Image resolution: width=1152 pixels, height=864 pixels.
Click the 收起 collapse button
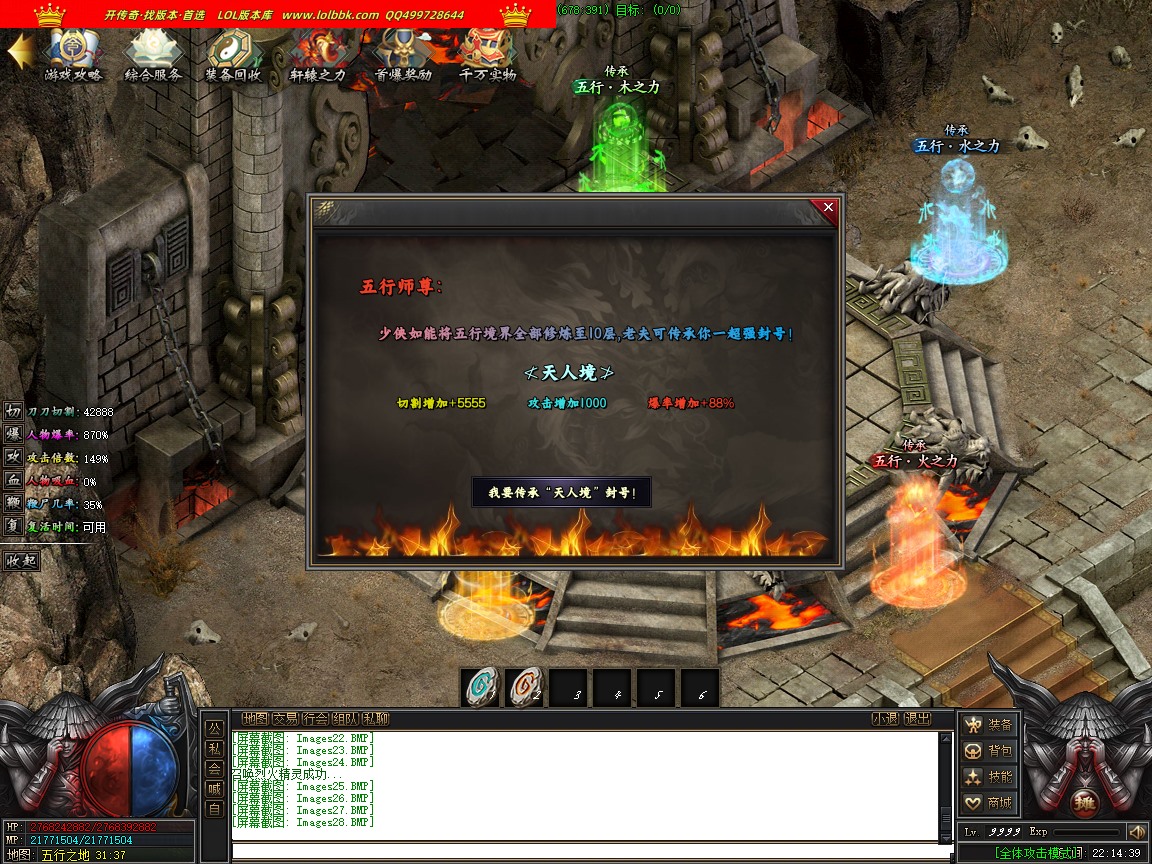[21, 560]
